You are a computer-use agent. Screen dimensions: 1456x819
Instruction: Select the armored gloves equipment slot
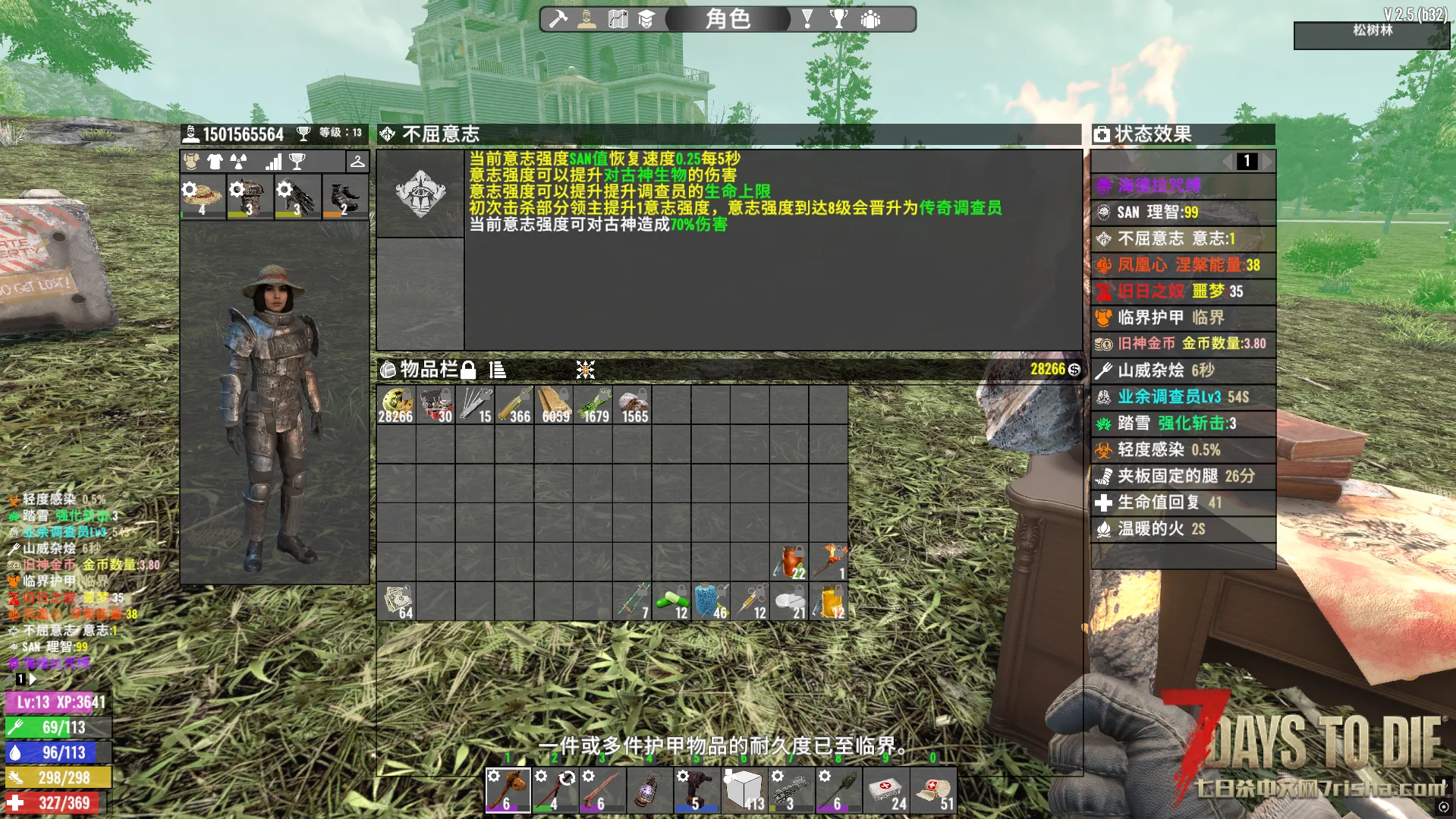click(297, 197)
